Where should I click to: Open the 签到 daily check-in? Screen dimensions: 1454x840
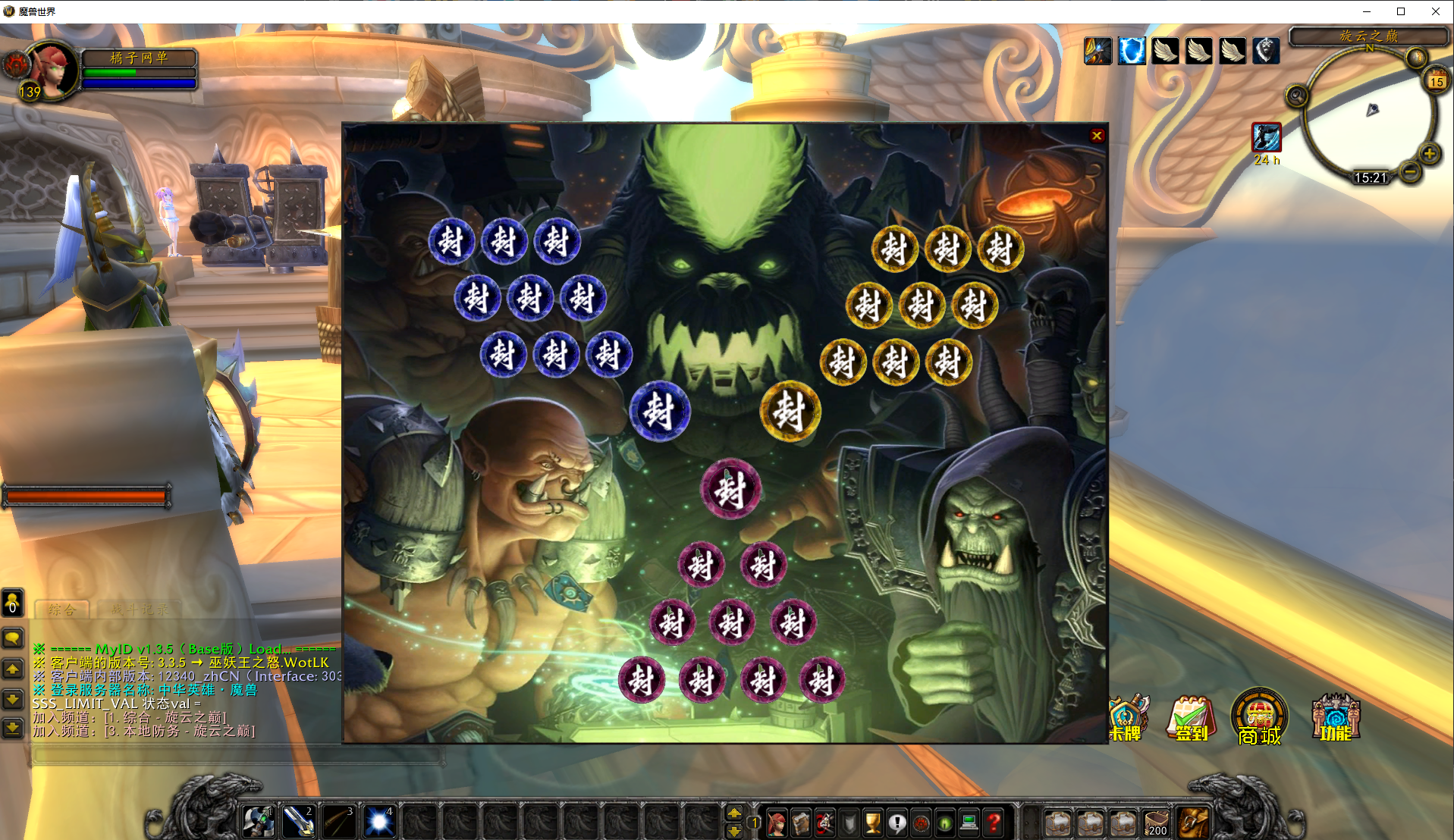pyautogui.click(x=1191, y=718)
